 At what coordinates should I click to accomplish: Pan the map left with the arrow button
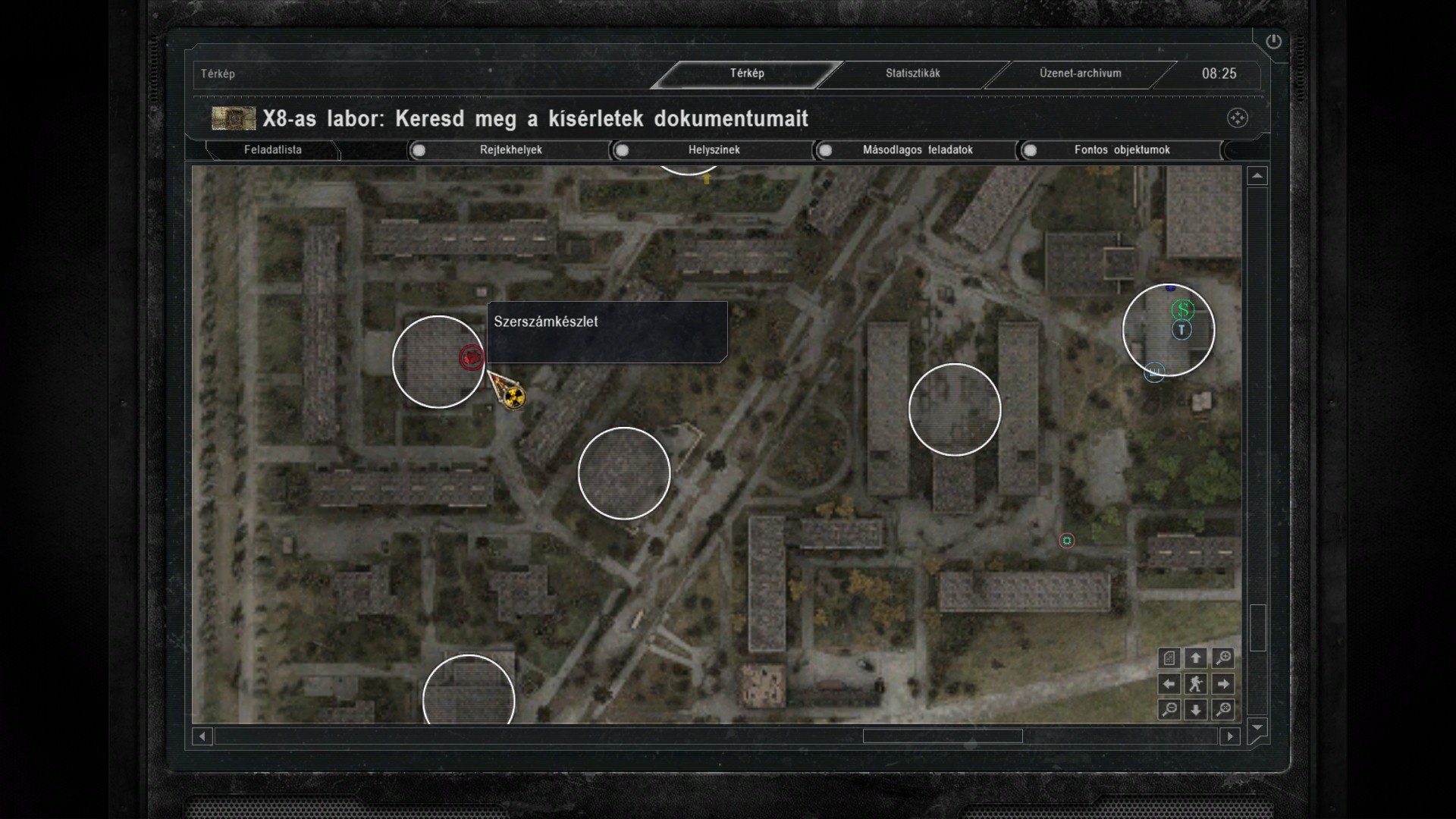tap(1169, 684)
